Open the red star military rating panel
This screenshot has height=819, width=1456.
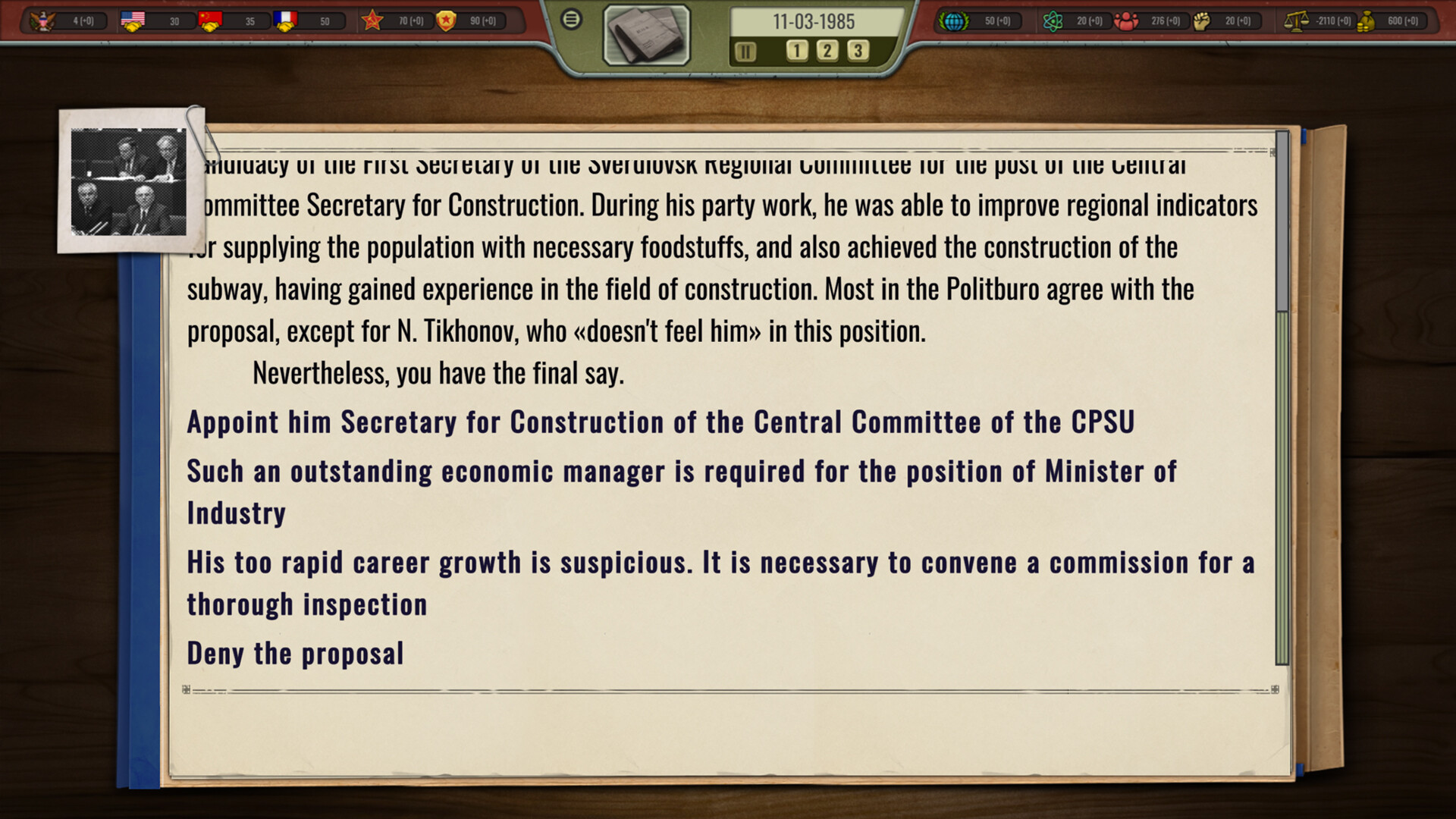point(374,20)
